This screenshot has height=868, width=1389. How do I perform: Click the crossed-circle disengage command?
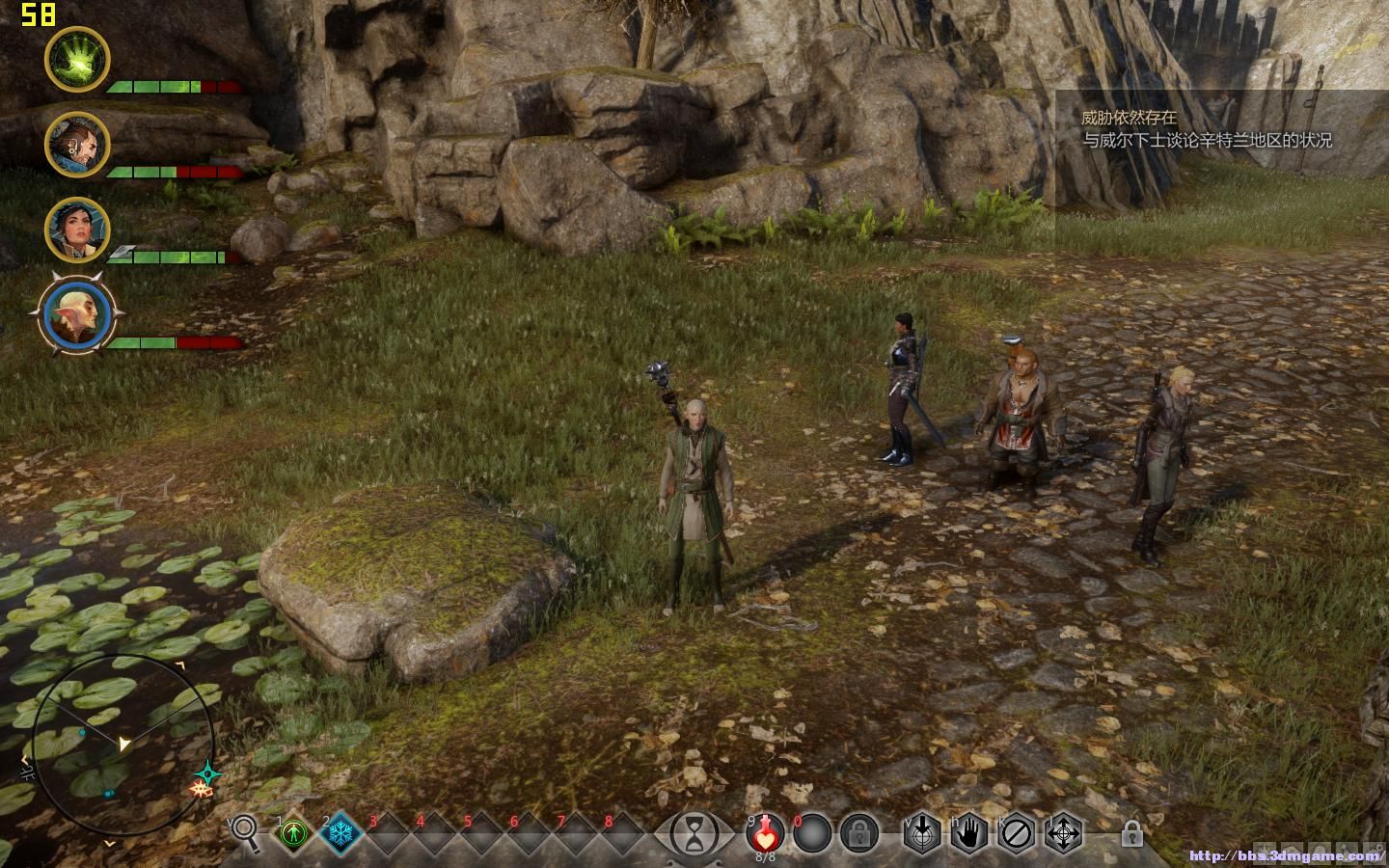click(1017, 832)
